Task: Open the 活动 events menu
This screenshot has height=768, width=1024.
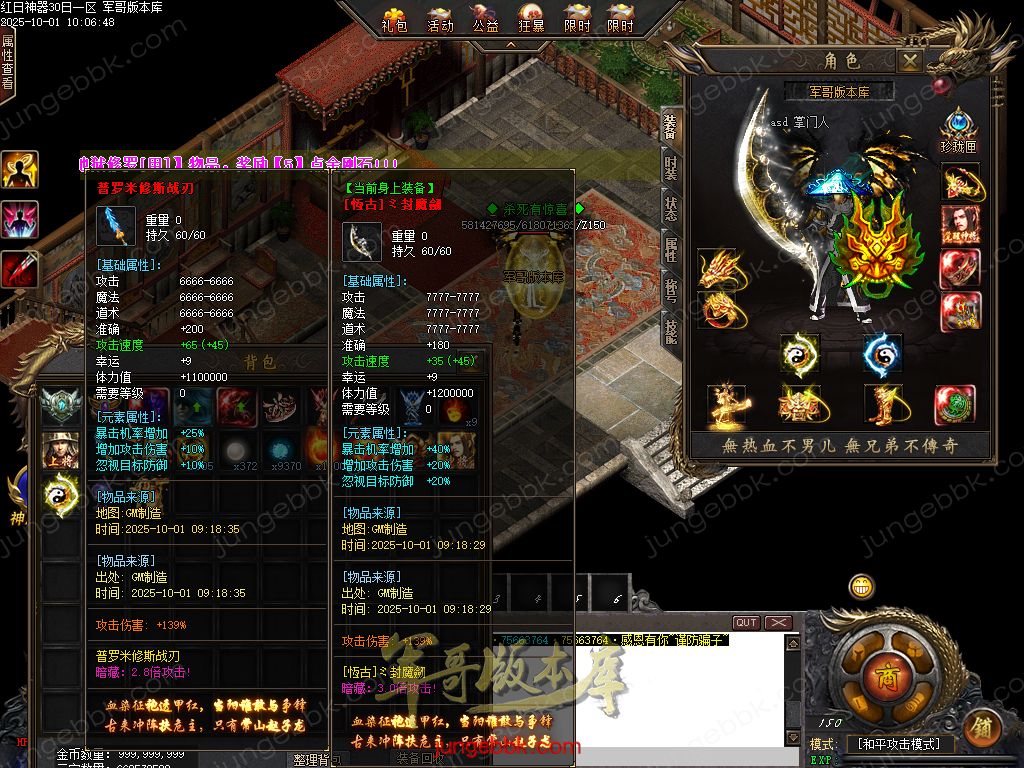Action: pos(440,19)
